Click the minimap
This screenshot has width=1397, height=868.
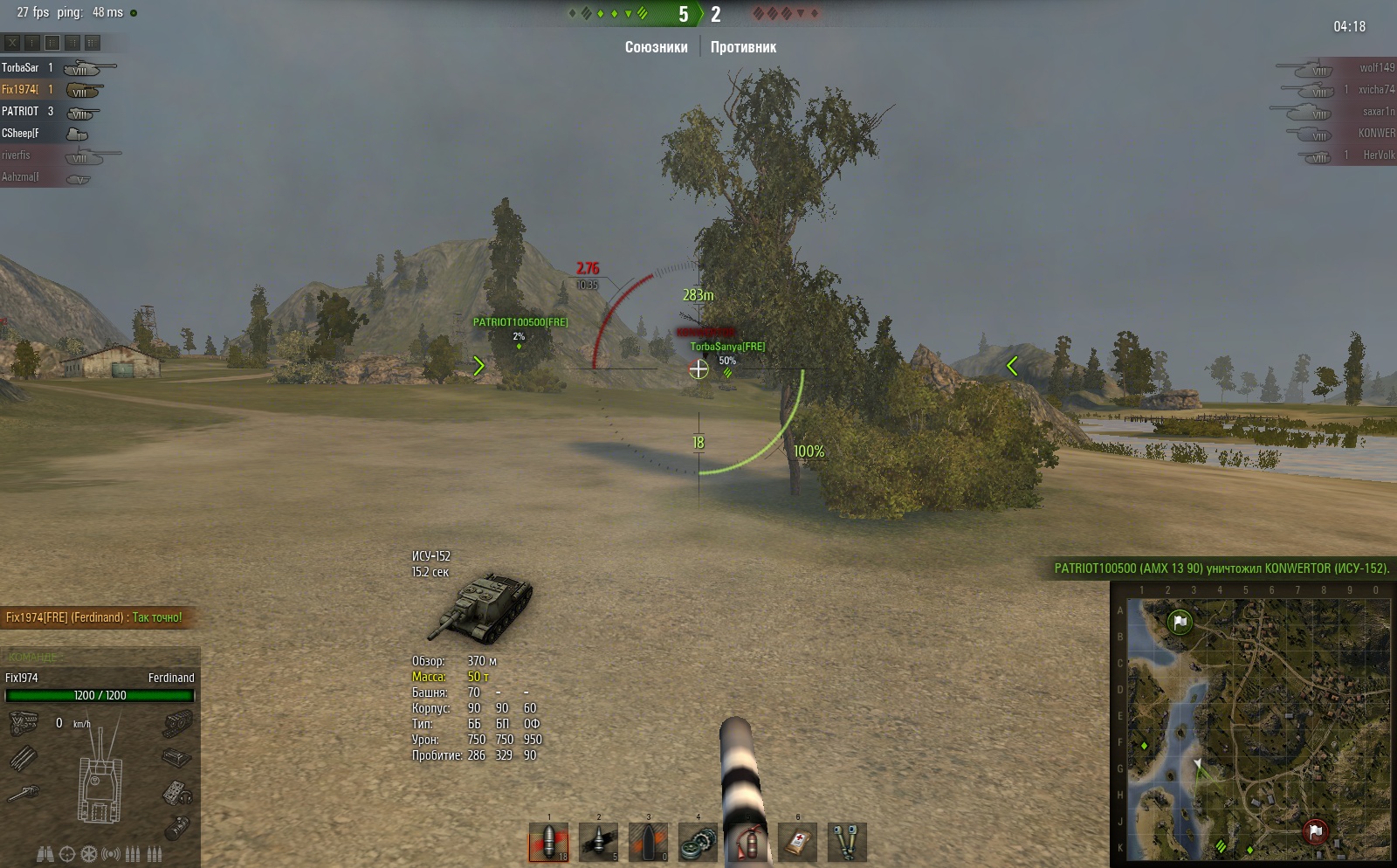(x=1253, y=725)
